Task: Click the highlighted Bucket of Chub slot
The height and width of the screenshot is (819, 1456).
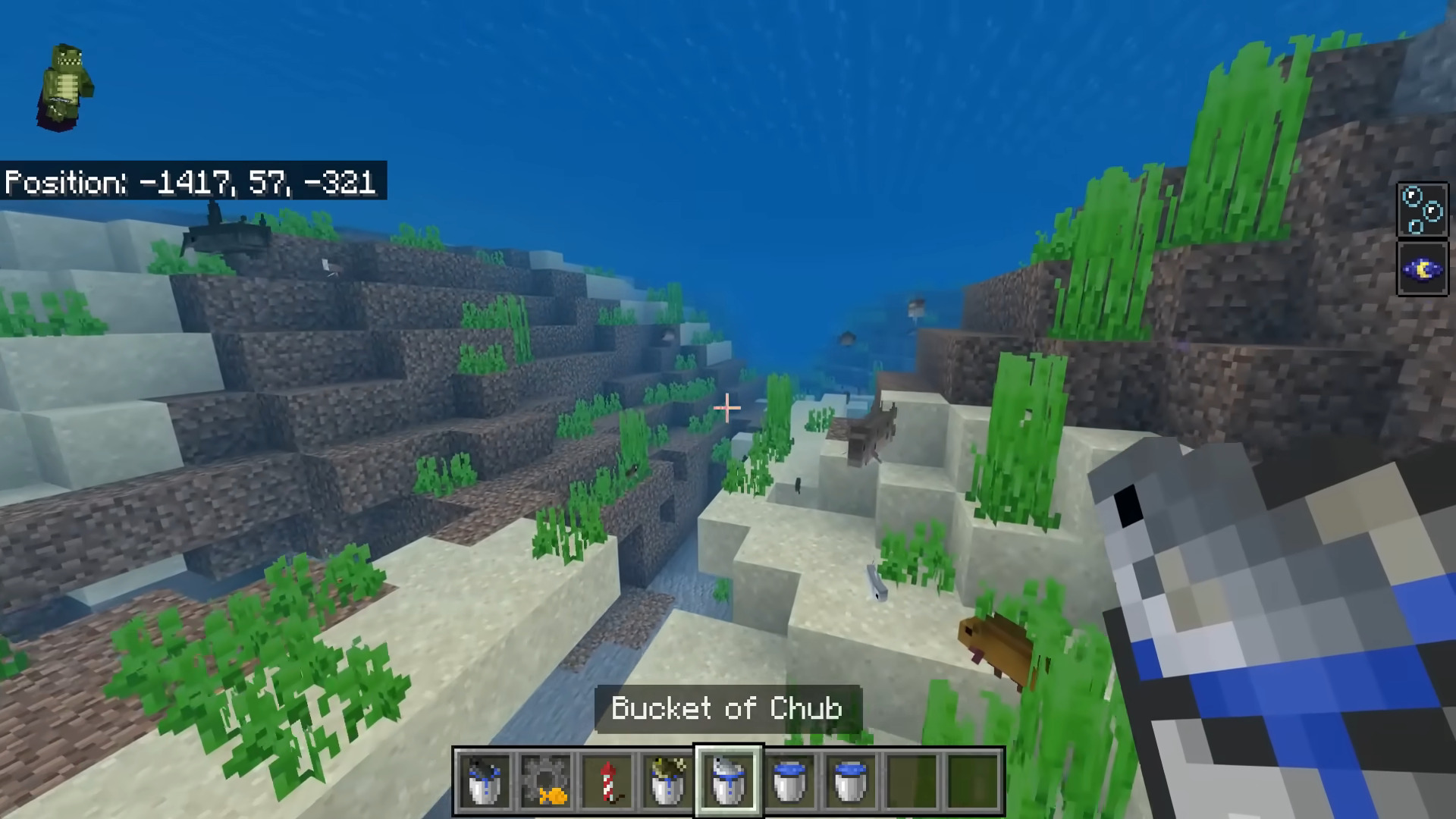Action: [728, 781]
